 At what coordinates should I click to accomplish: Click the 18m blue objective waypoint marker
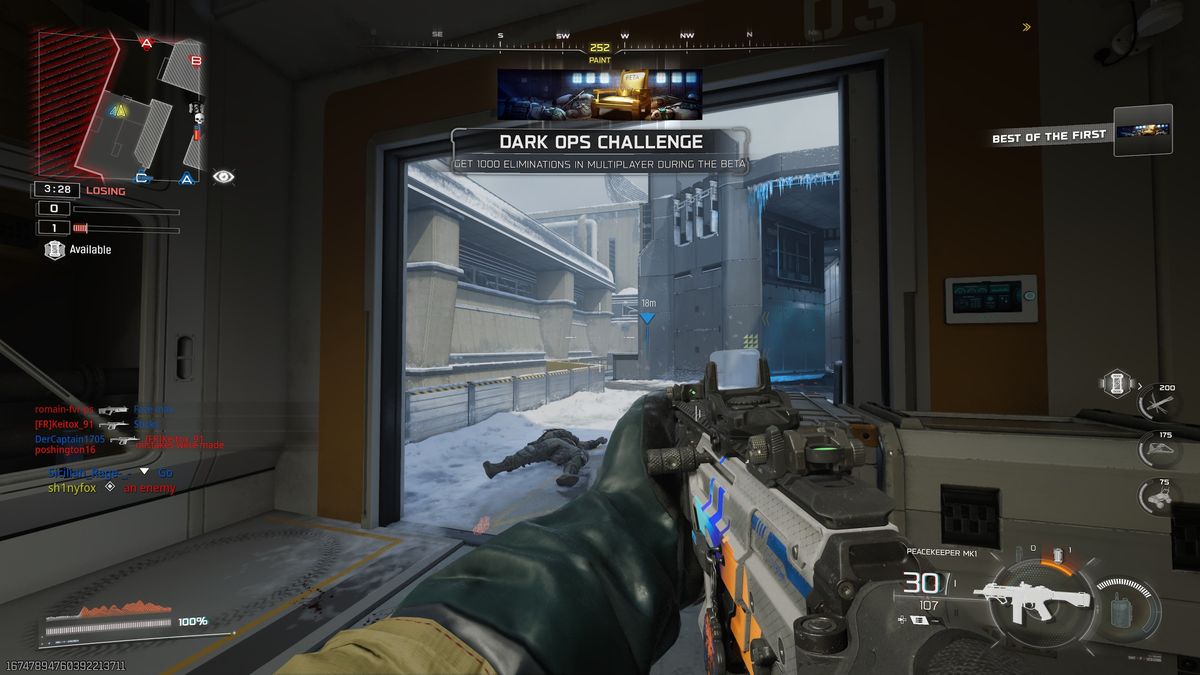[647, 318]
